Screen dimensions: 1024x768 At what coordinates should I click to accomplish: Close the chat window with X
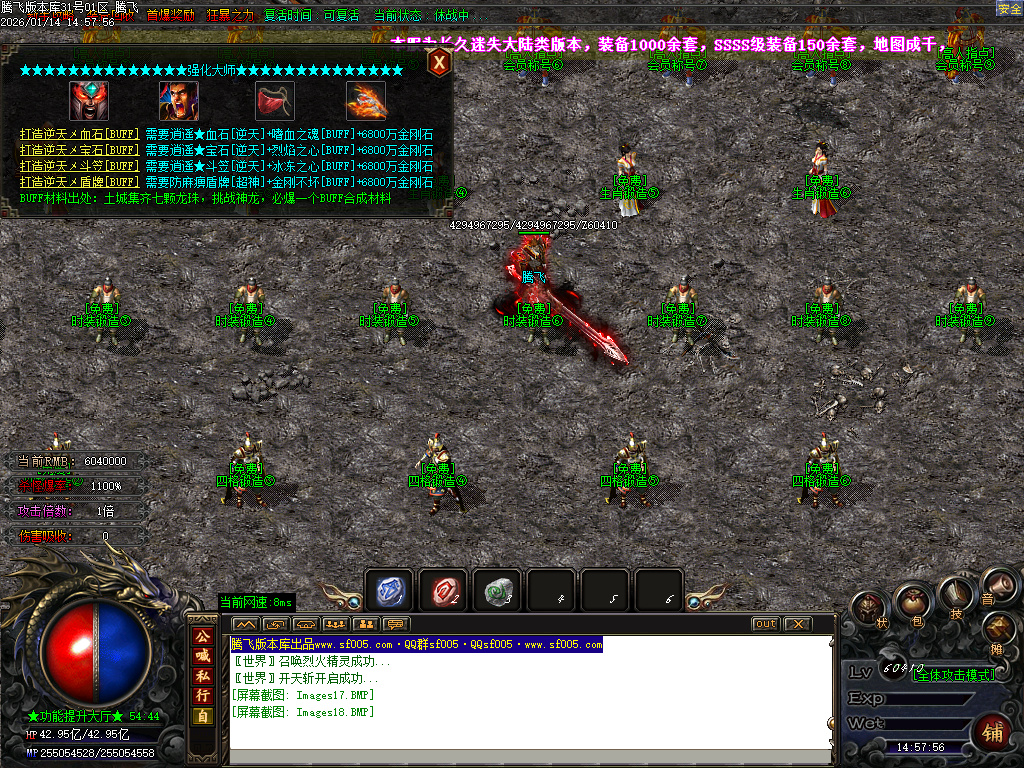pos(796,624)
